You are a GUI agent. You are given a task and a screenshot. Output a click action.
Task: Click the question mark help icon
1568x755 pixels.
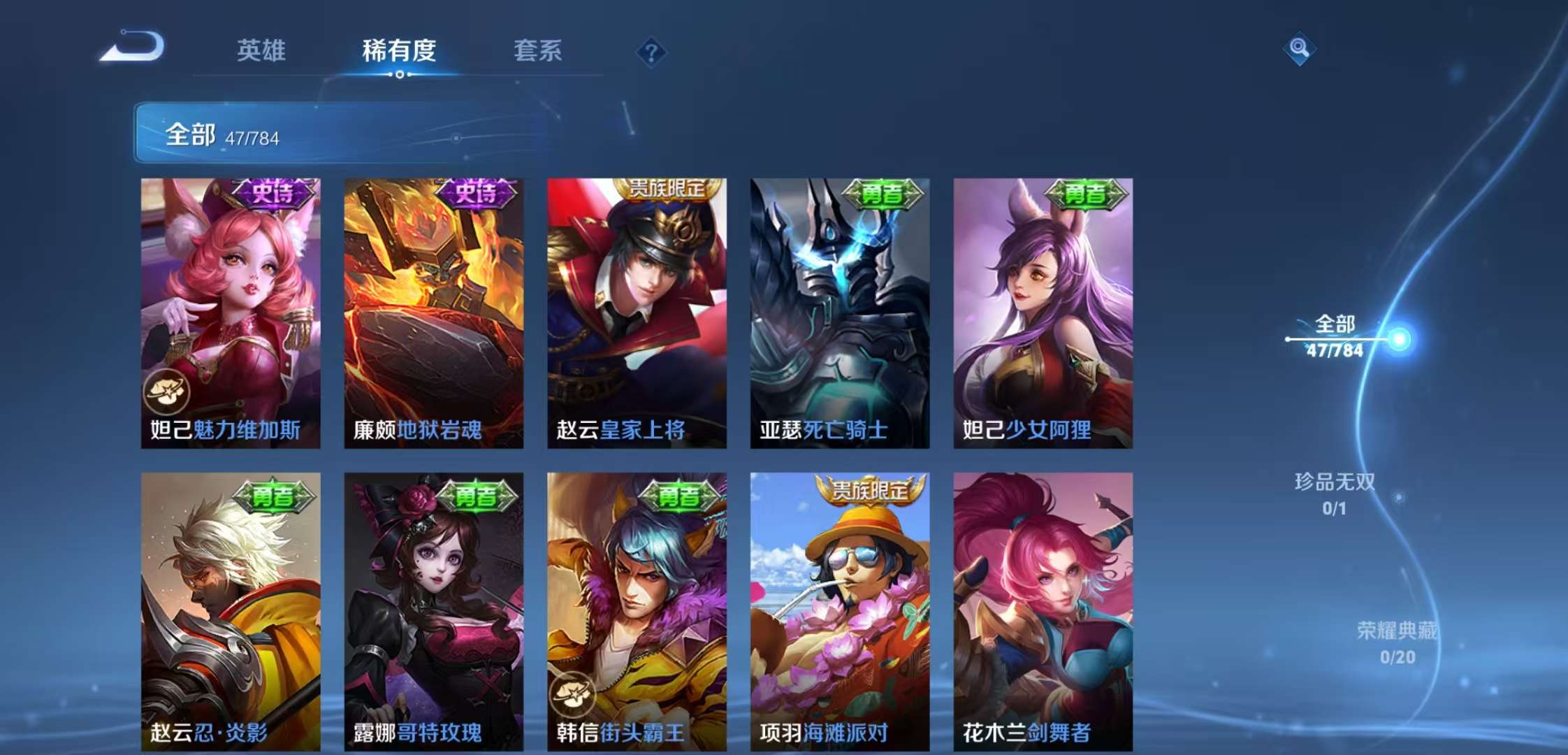(x=650, y=50)
